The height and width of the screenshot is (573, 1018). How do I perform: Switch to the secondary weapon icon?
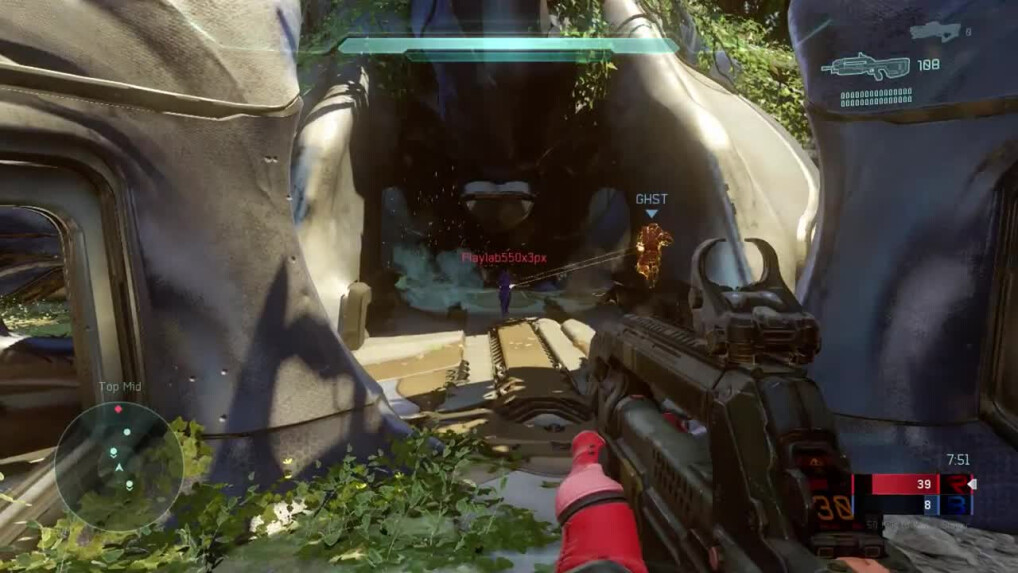(x=934, y=32)
